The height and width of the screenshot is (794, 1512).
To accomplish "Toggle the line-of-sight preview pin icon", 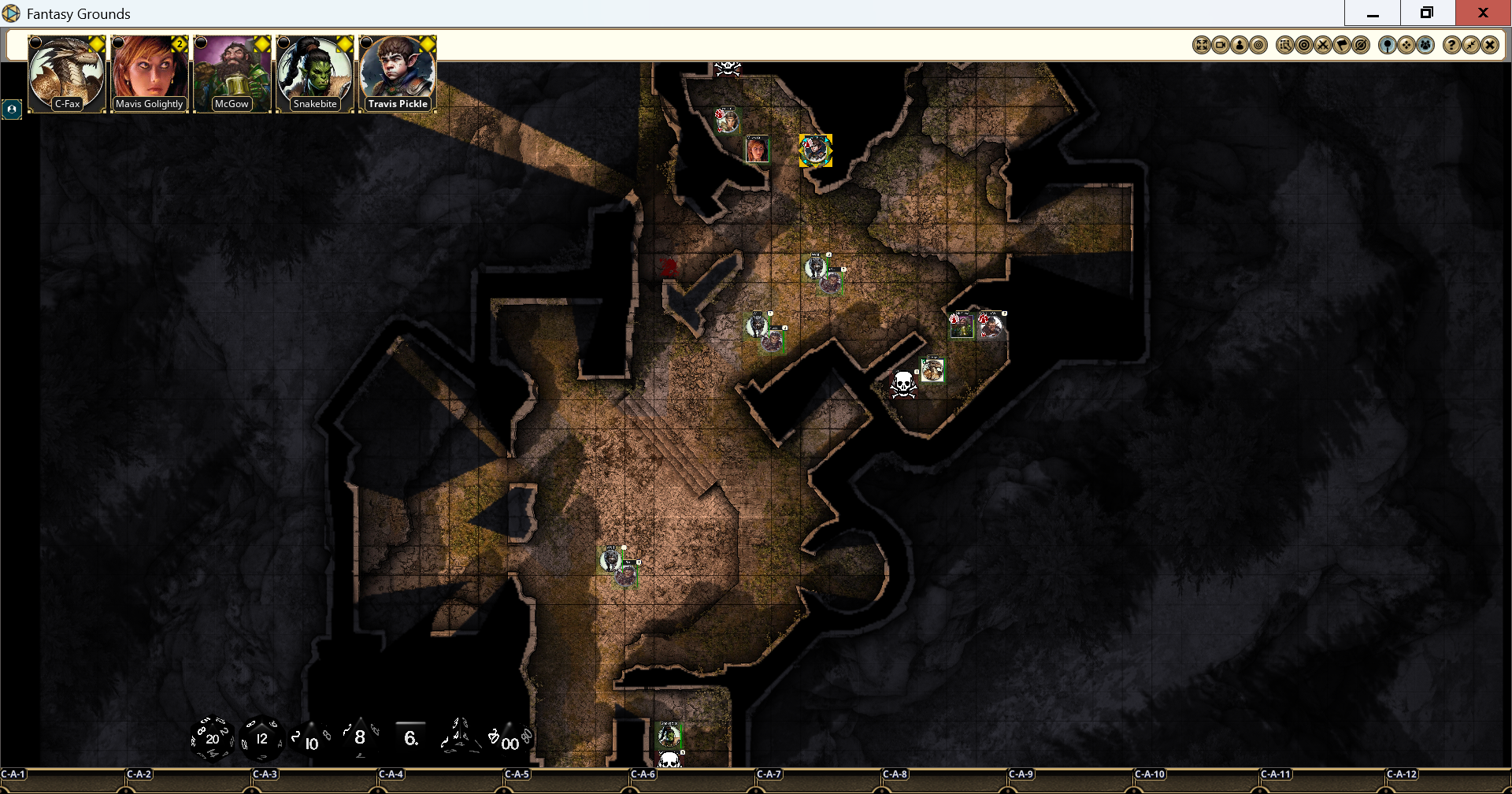I will click(1388, 45).
